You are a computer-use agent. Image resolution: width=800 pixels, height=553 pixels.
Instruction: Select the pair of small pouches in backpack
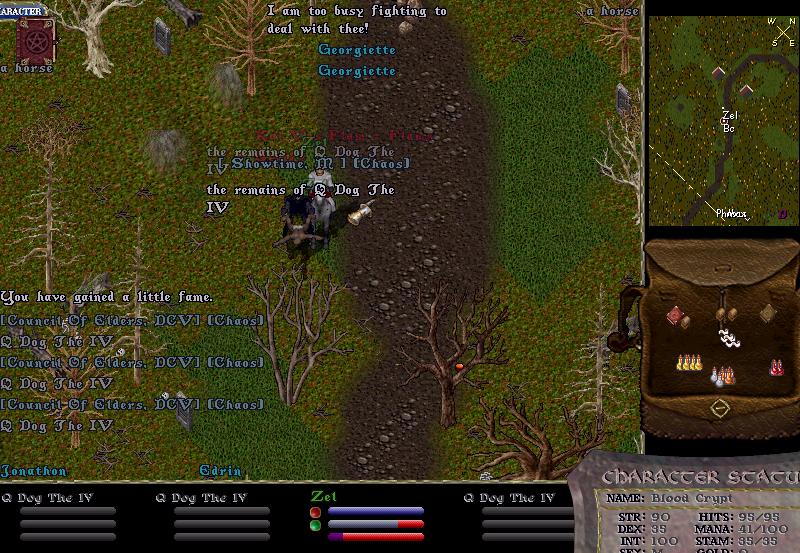tap(725, 315)
